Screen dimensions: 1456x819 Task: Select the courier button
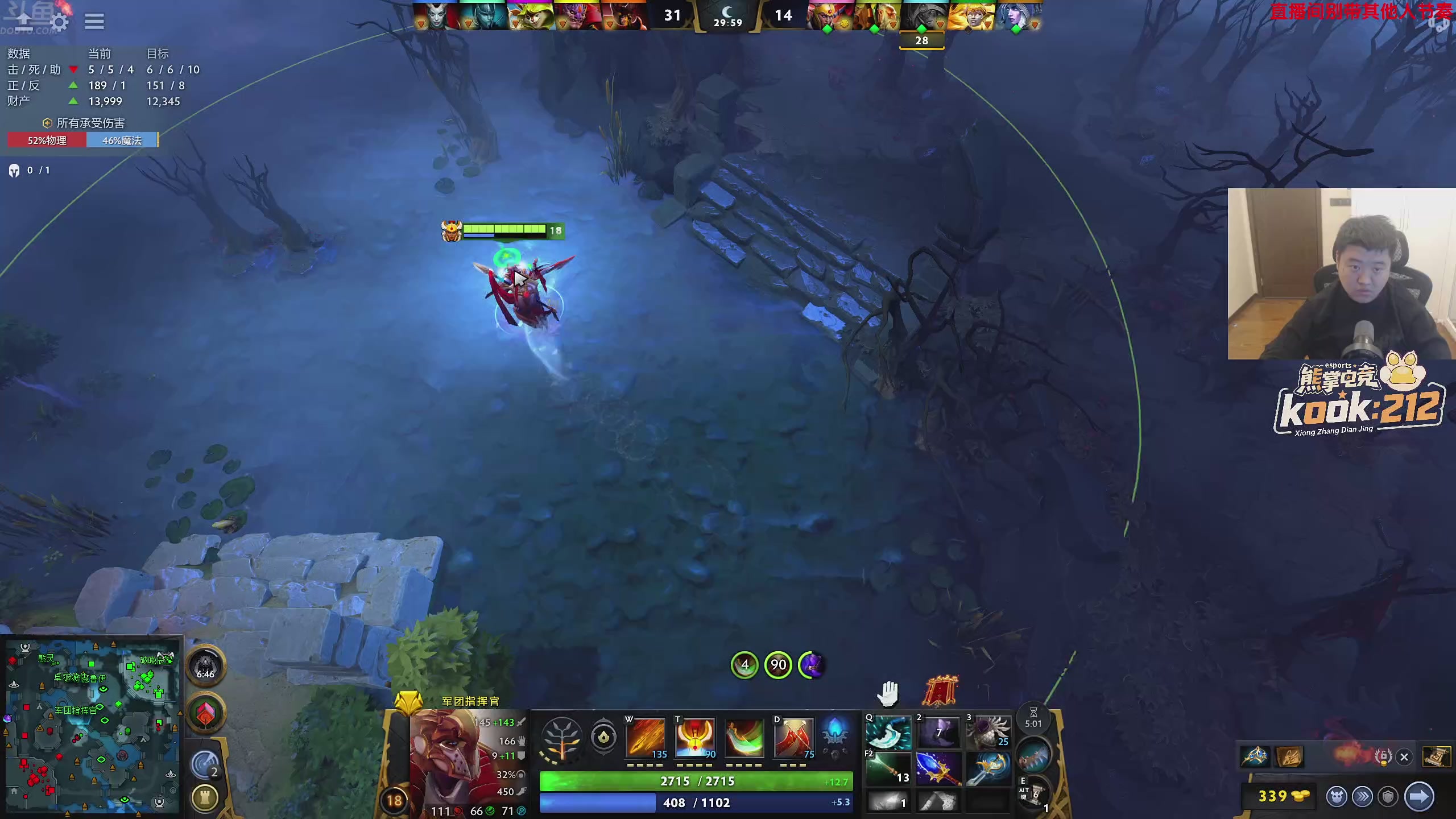tap(1337, 797)
